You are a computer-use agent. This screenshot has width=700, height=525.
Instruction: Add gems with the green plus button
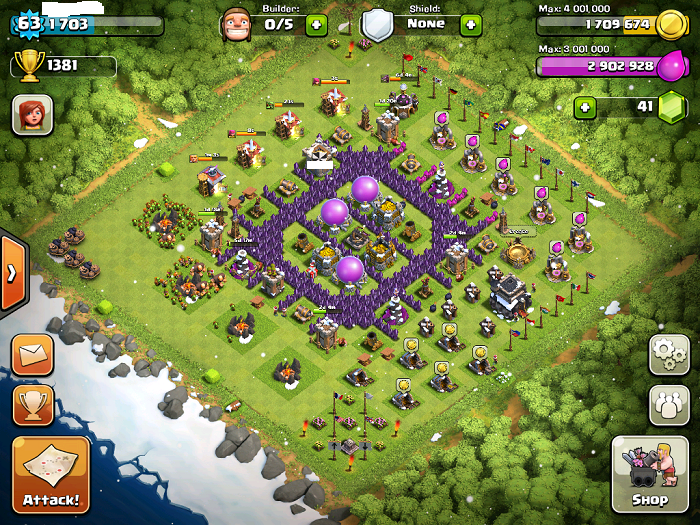click(x=584, y=106)
